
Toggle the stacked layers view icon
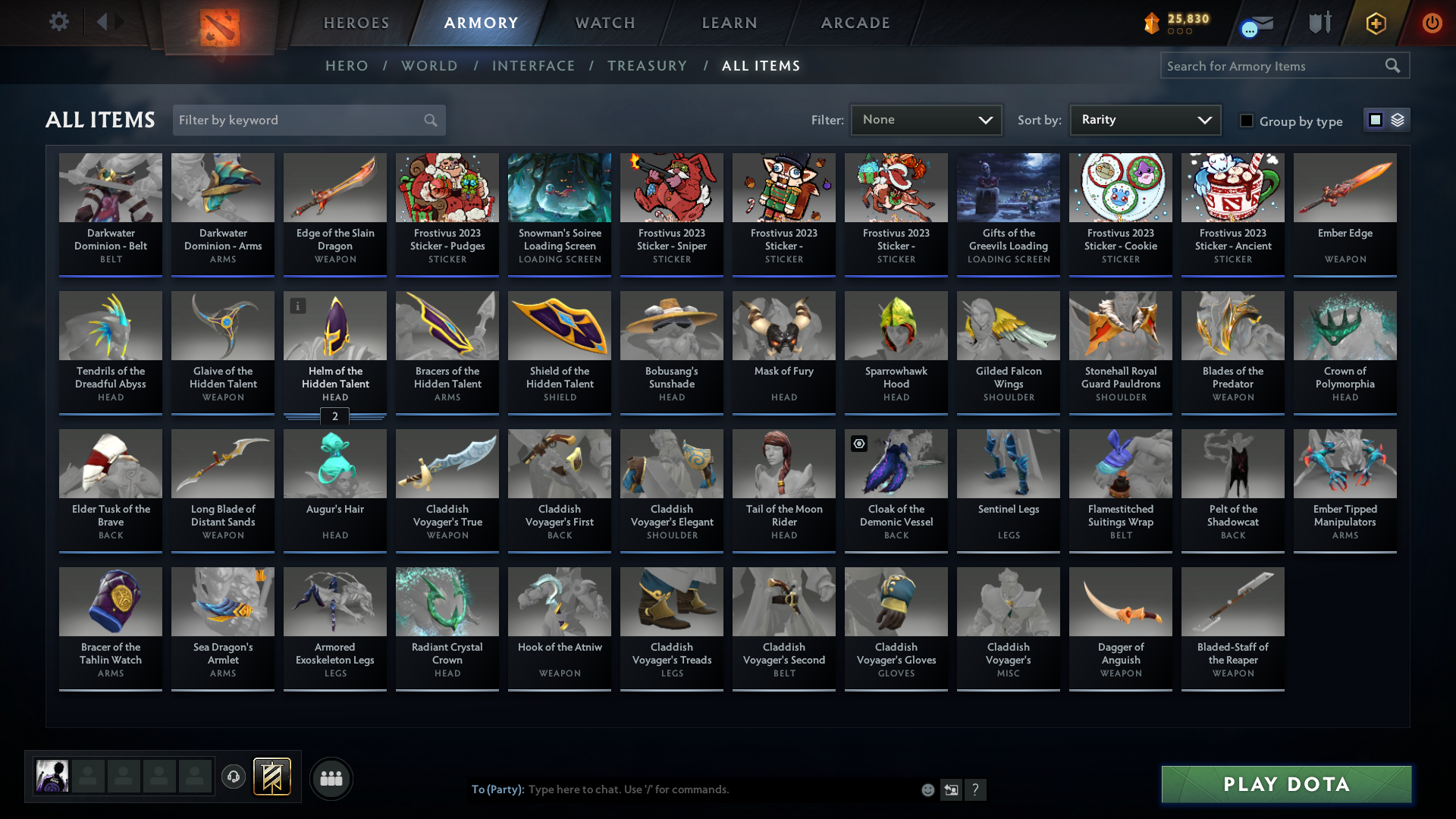tap(1398, 120)
